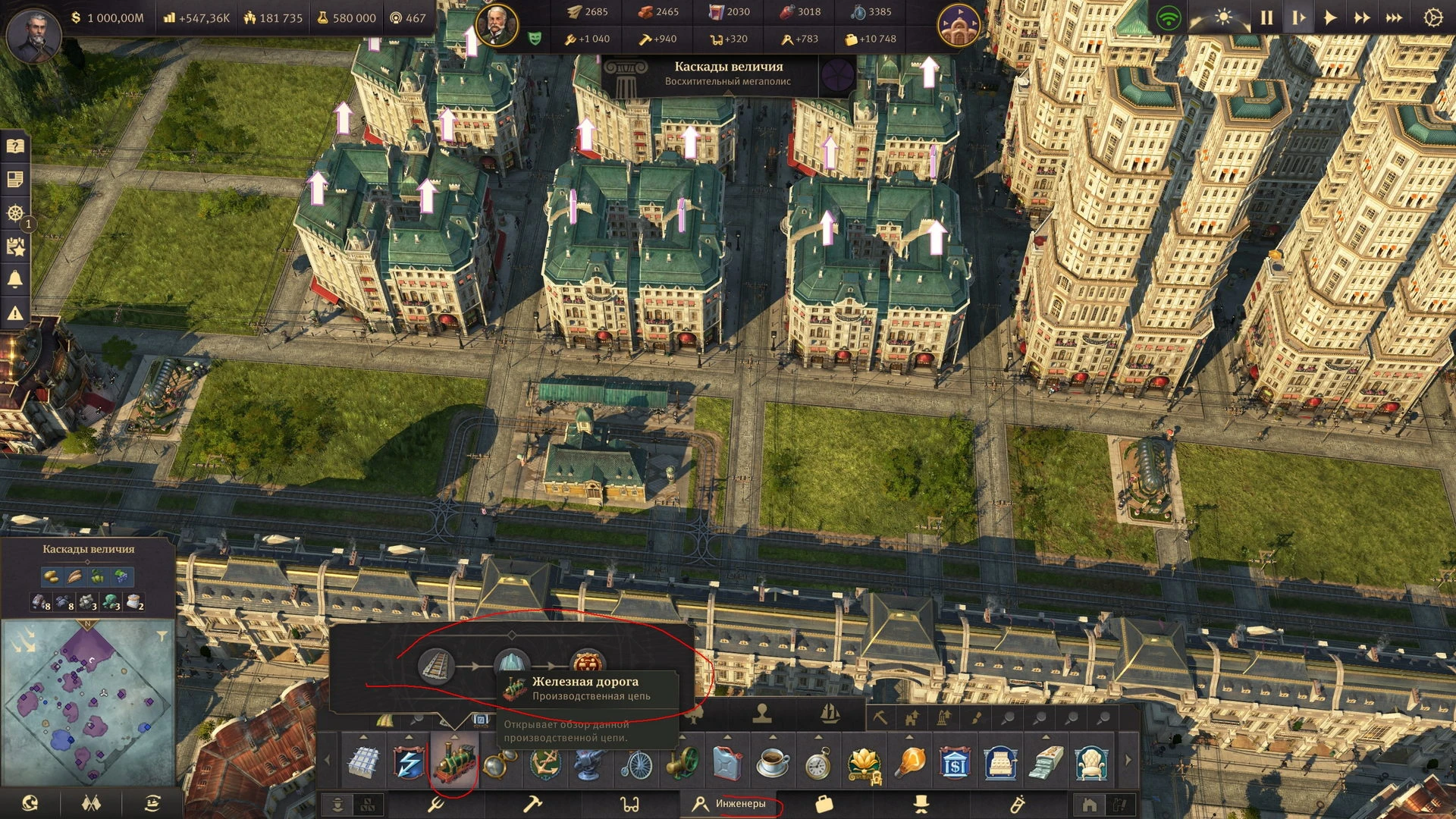Open settings via the gear icon
Viewport: 1456px width, 819px height.
(x=1432, y=17)
